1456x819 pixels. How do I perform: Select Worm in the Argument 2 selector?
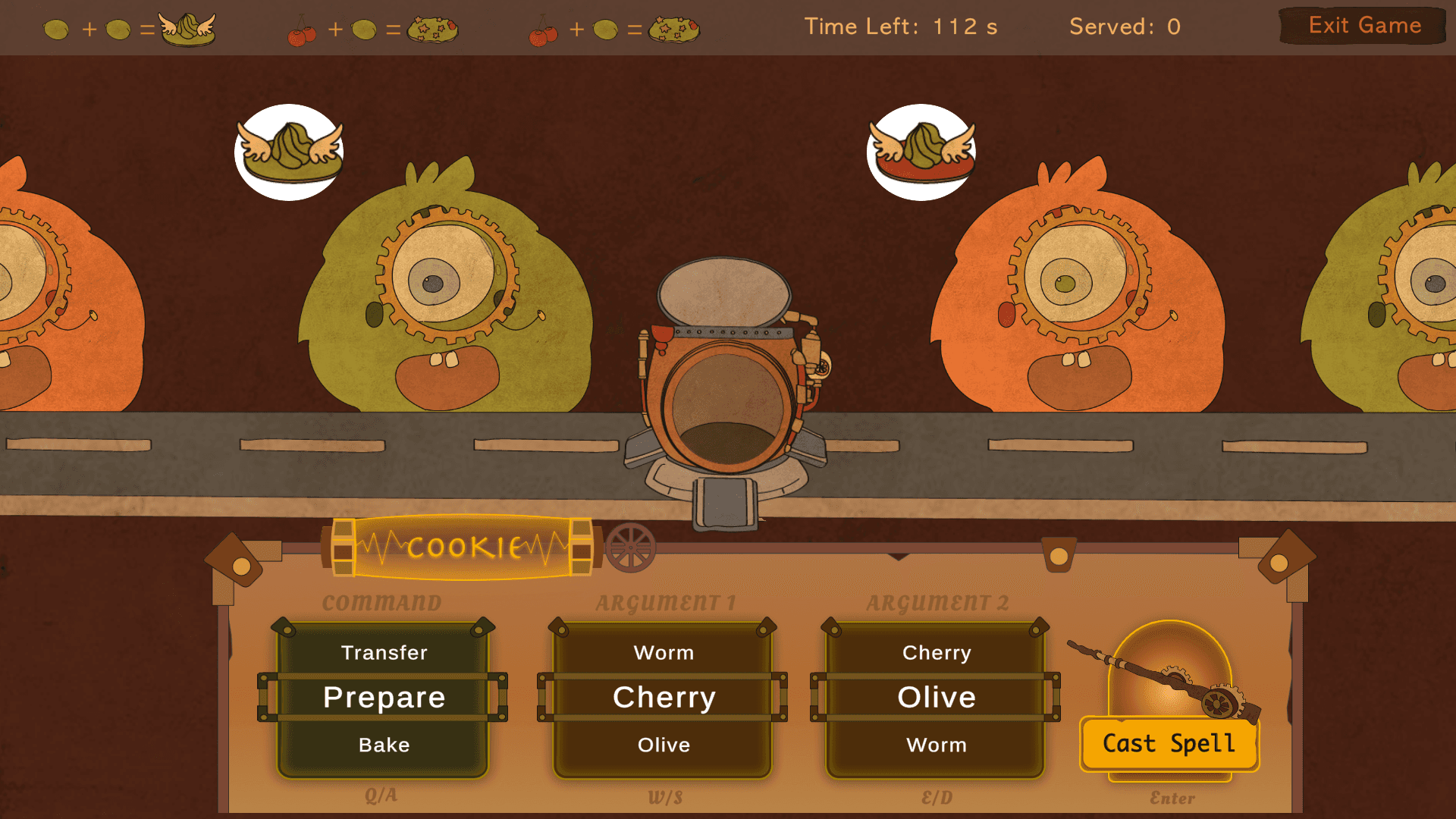937,745
